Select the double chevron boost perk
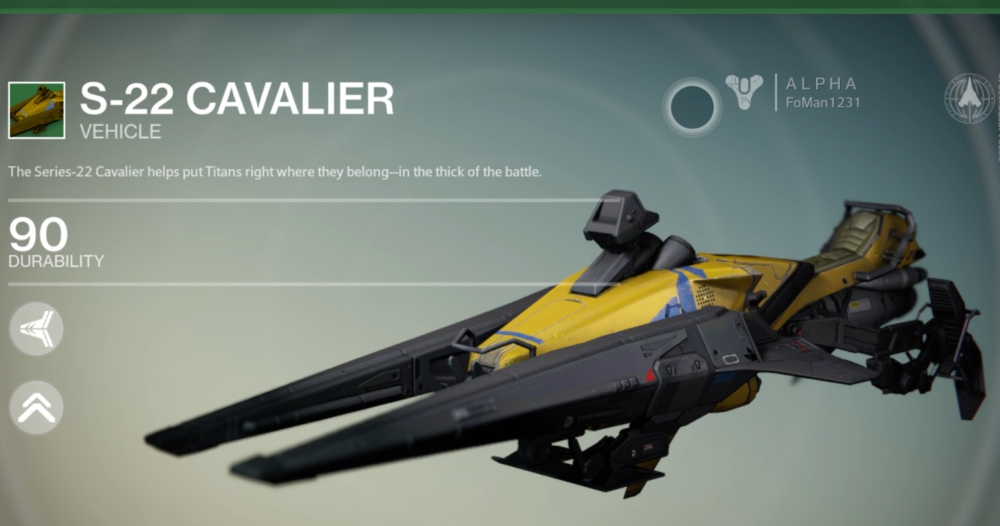The height and width of the screenshot is (526, 1000). click(x=36, y=407)
